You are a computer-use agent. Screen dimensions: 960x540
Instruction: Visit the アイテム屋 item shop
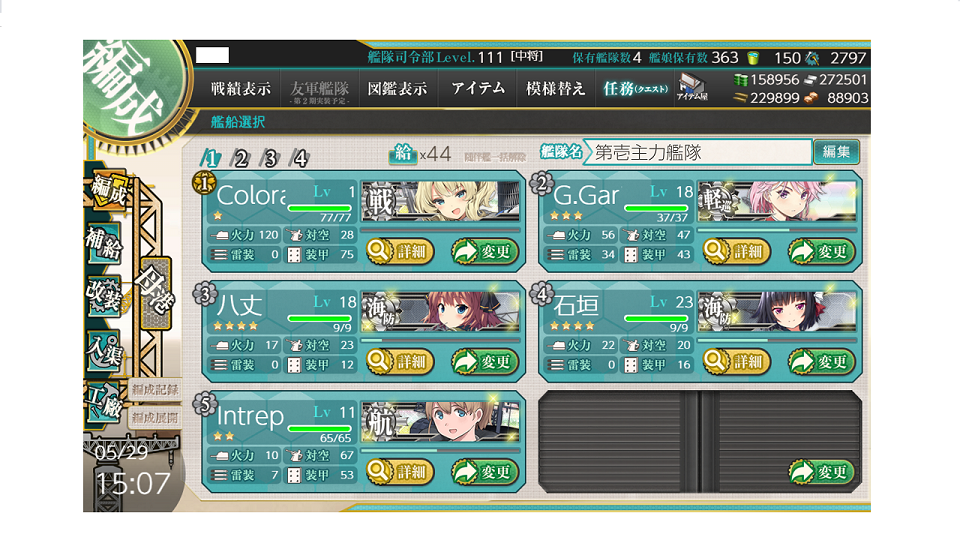[x=692, y=88]
